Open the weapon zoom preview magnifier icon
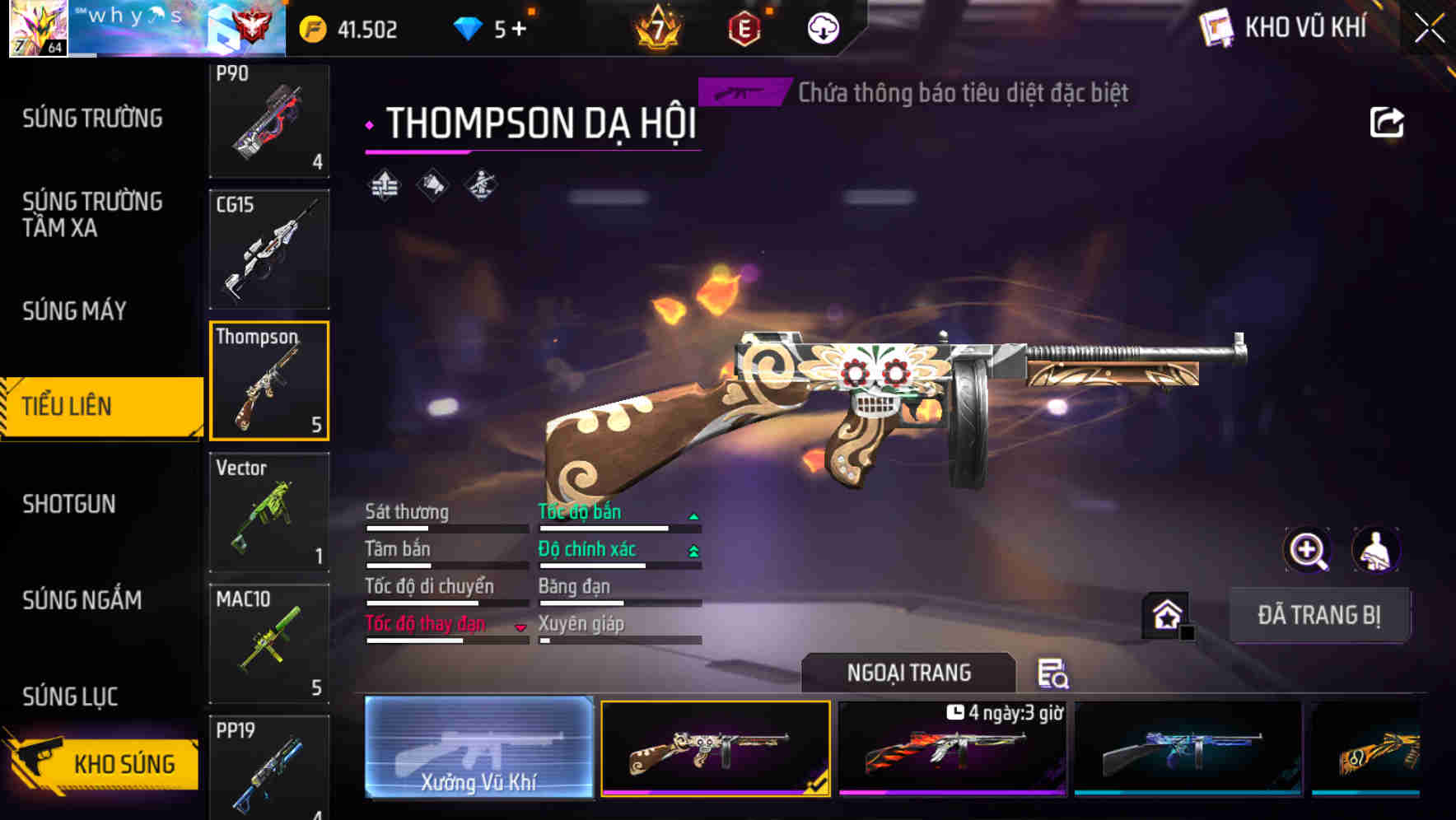This screenshot has width=1456, height=820. [1308, 550]
